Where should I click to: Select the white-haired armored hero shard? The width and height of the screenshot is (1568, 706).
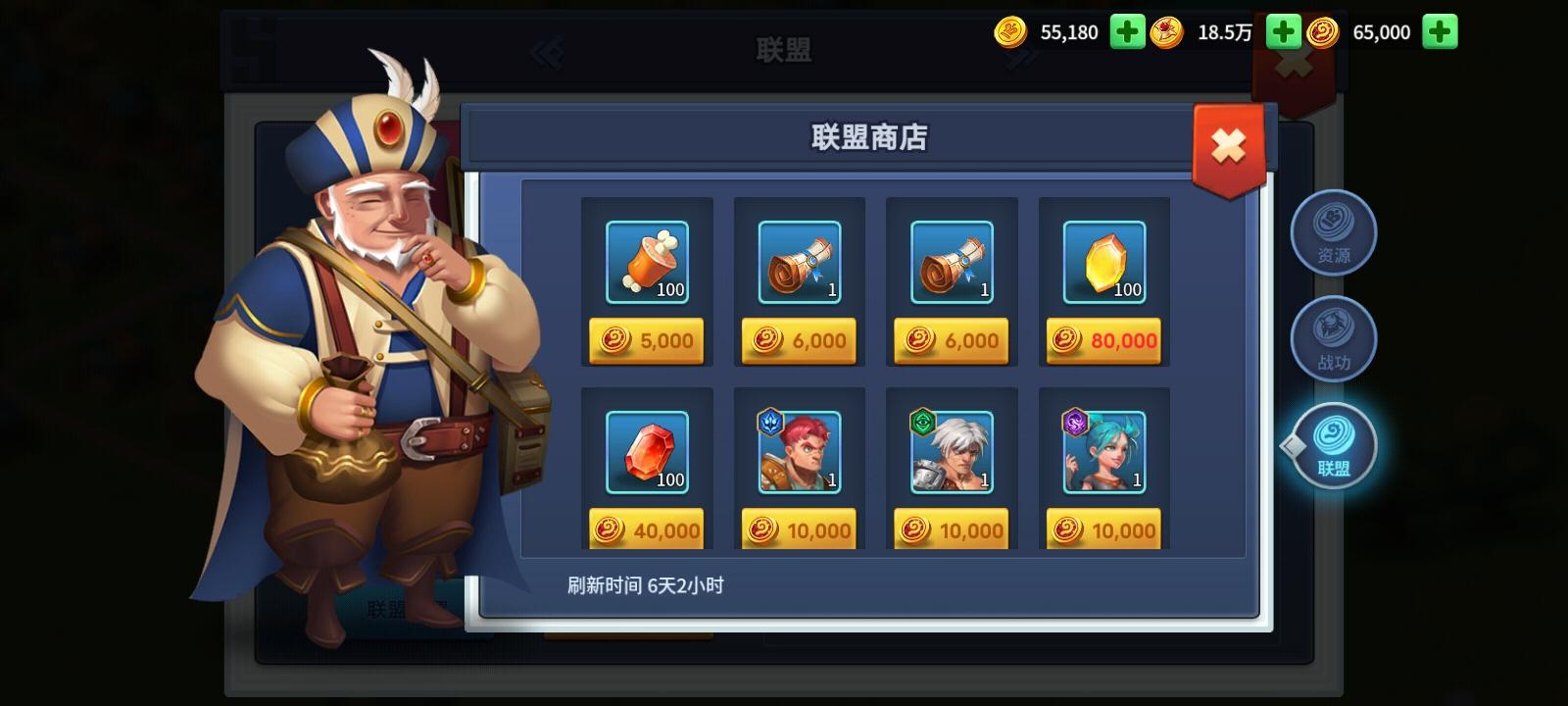click(951, 451)
